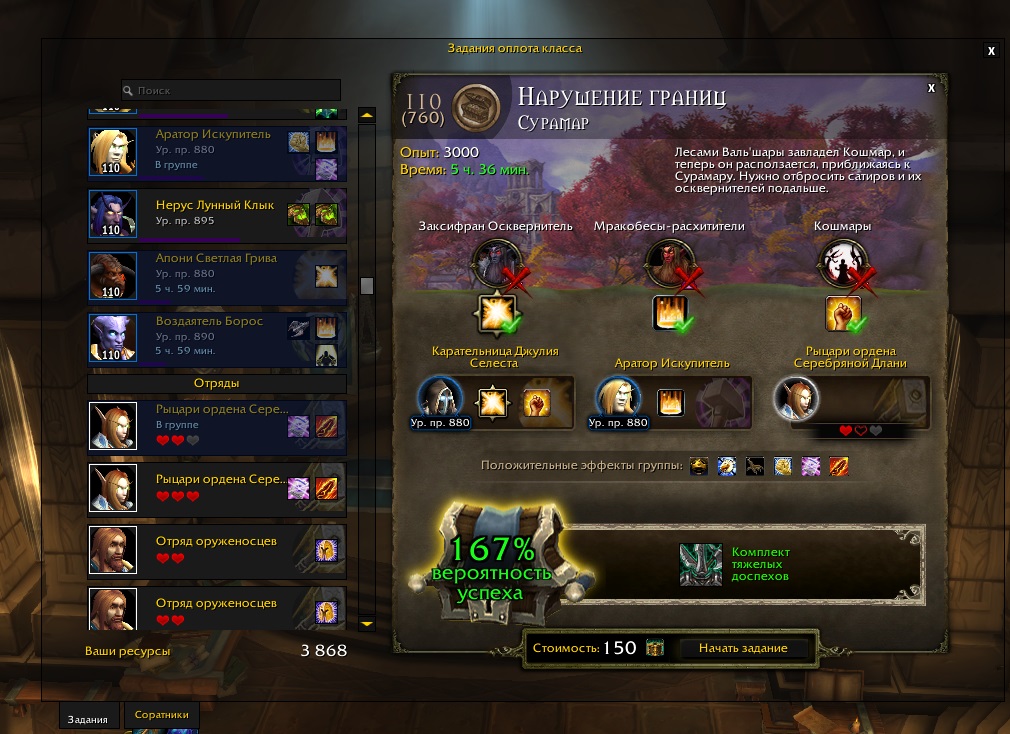The image size is (1010, 734).
Task: Click the Рыцари ордена Серебряной Длани mission slot
Action: point(797,400)
